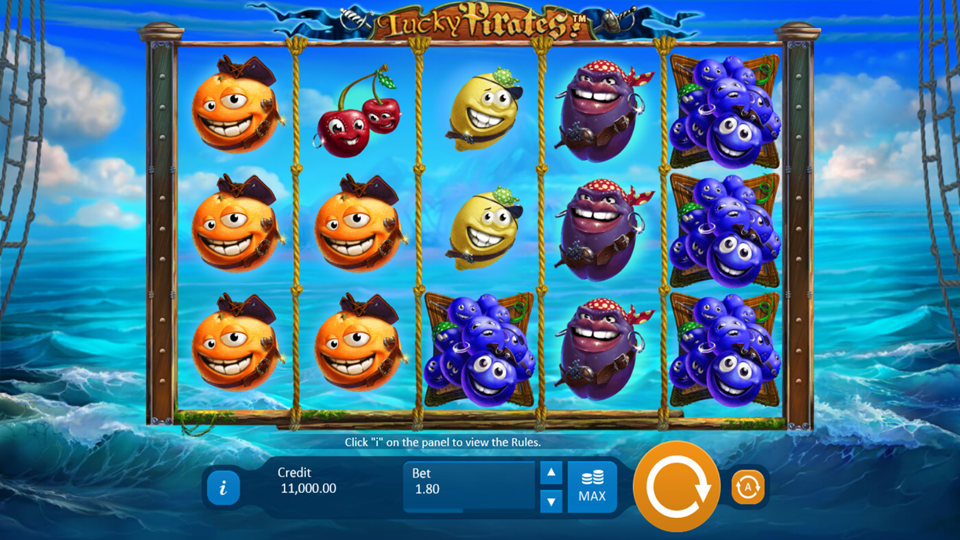Increase the bet amount
960x540 pixels.
click(550, 473)
